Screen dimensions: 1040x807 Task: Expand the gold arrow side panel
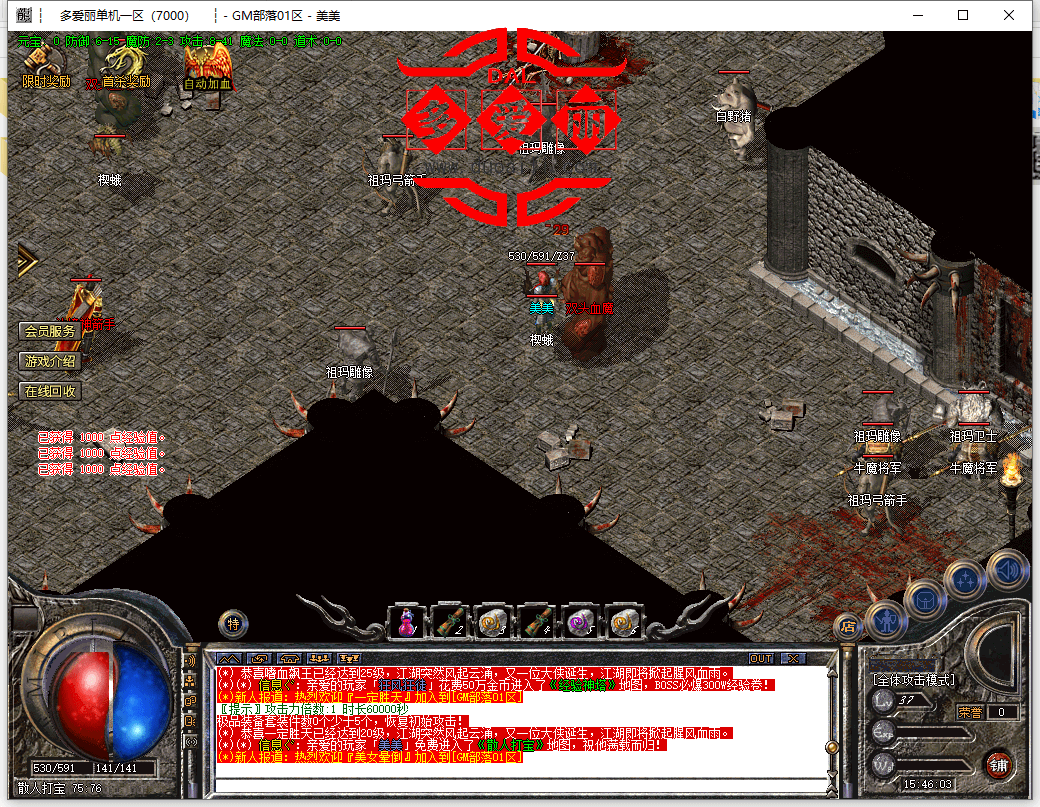pyautogui.click(x=25, y=260)
